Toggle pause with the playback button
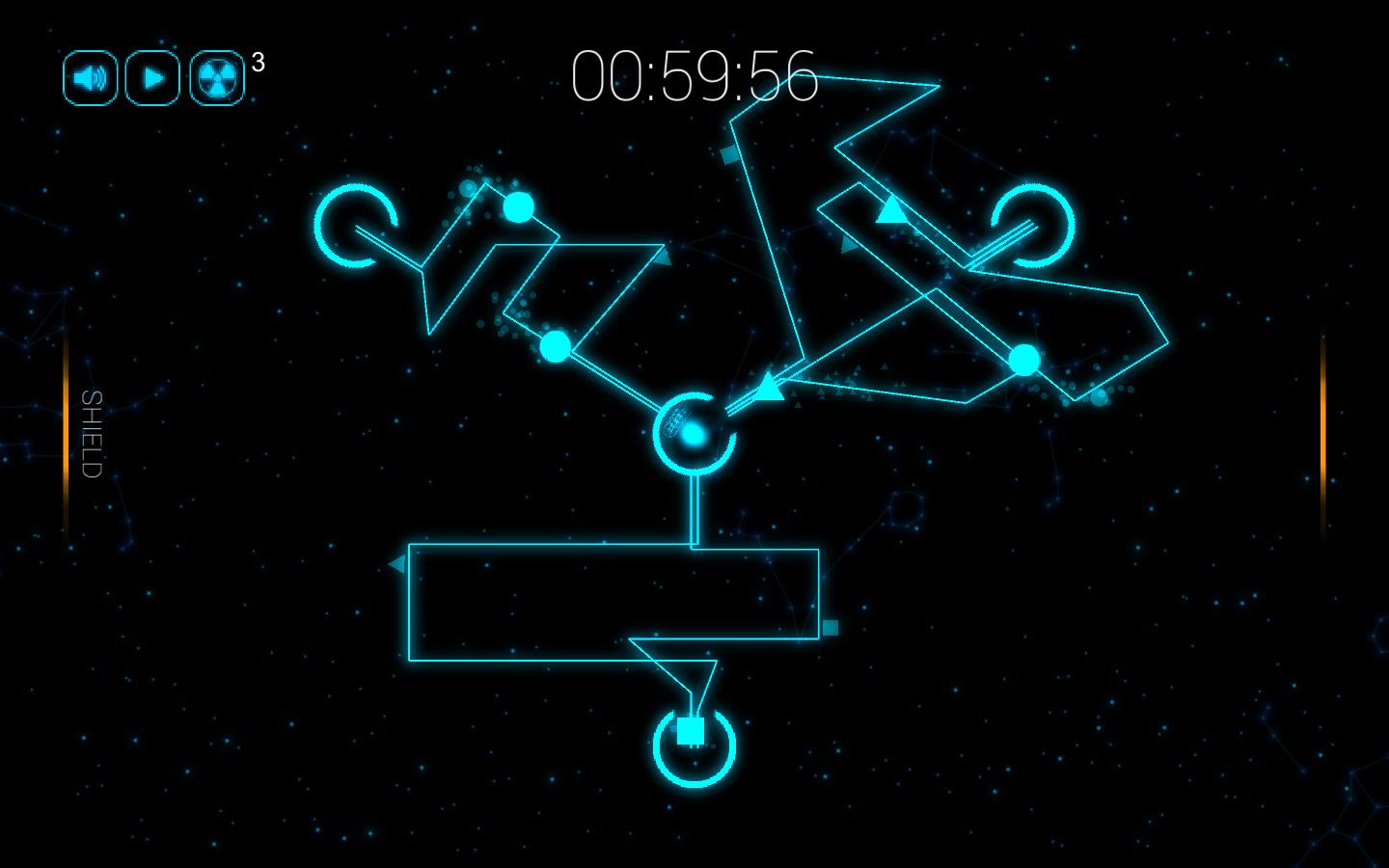 point(151,76)
